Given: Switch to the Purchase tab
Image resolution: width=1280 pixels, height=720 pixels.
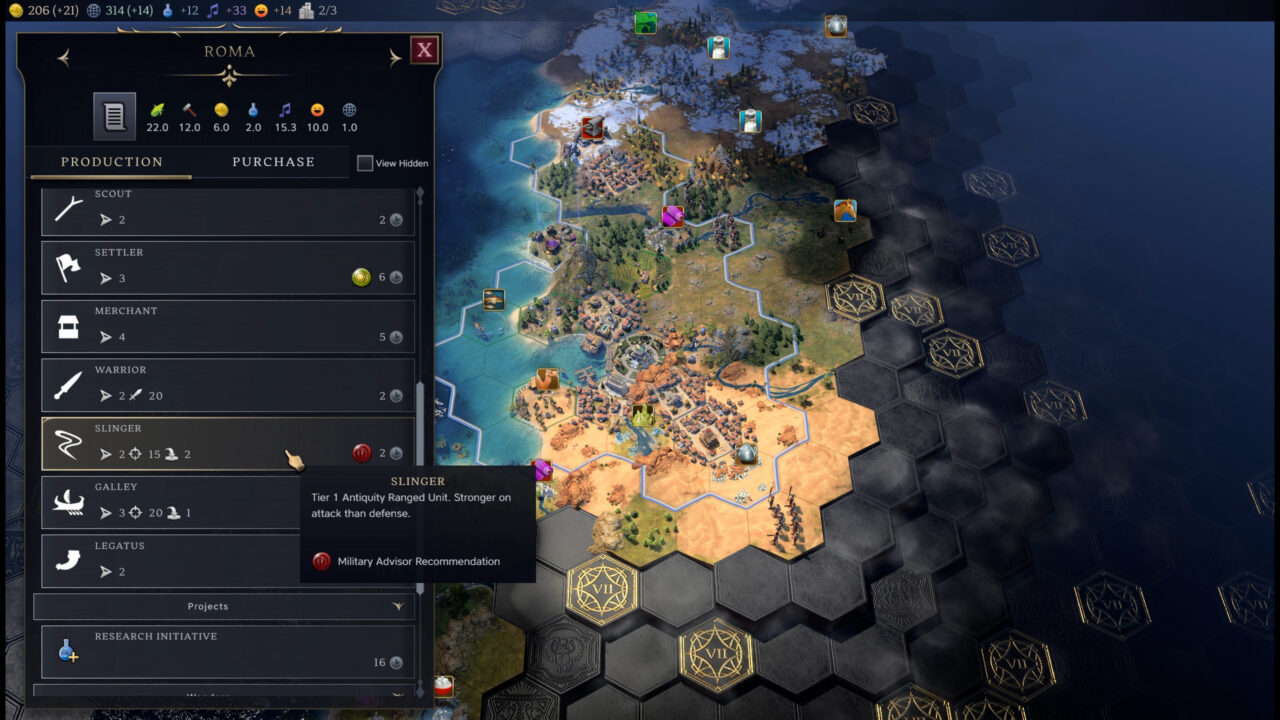Looking at the screenshot, I should [x=272, y=161].
